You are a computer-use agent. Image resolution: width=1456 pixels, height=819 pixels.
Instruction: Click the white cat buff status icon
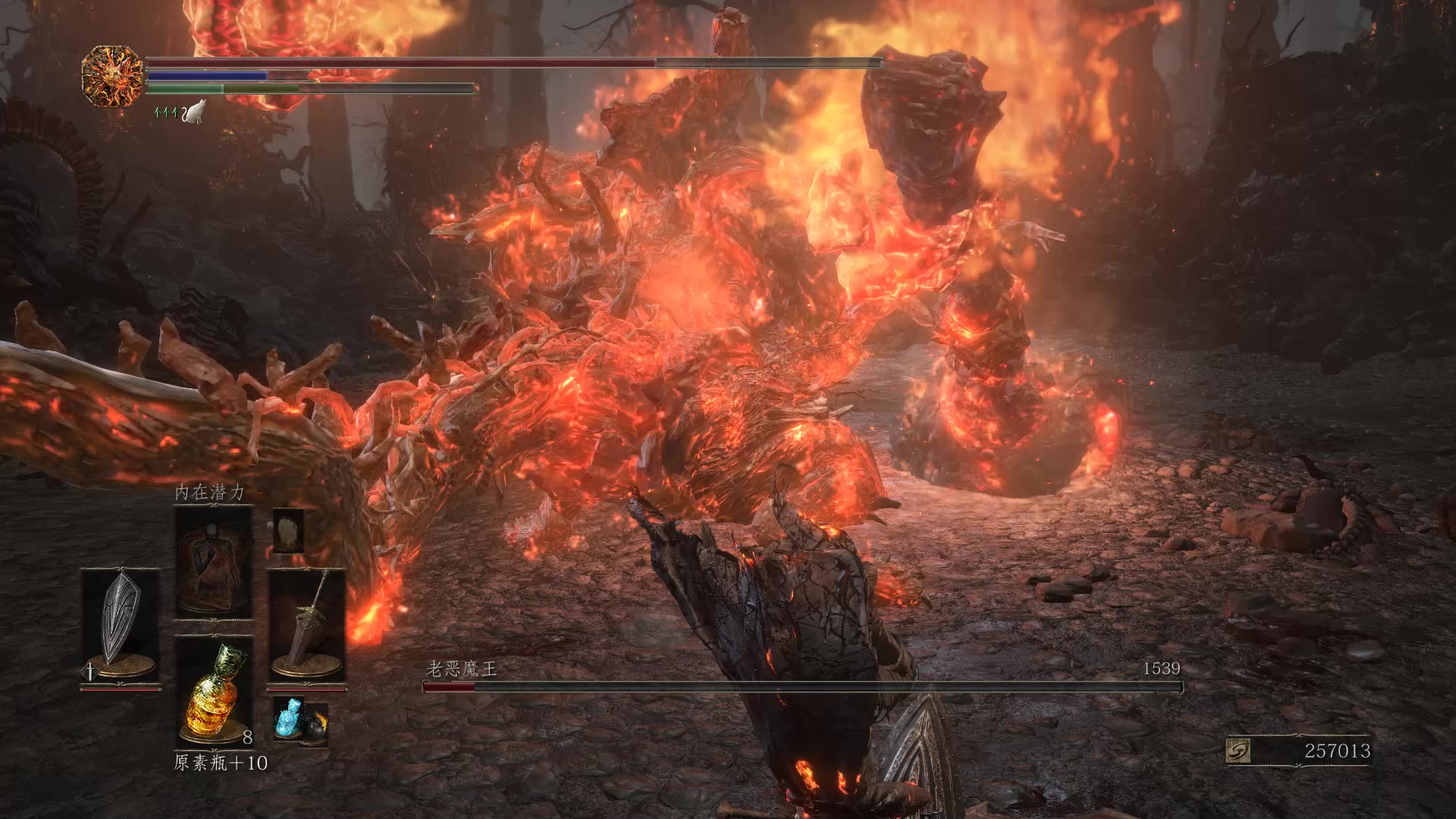click(195, 113)
